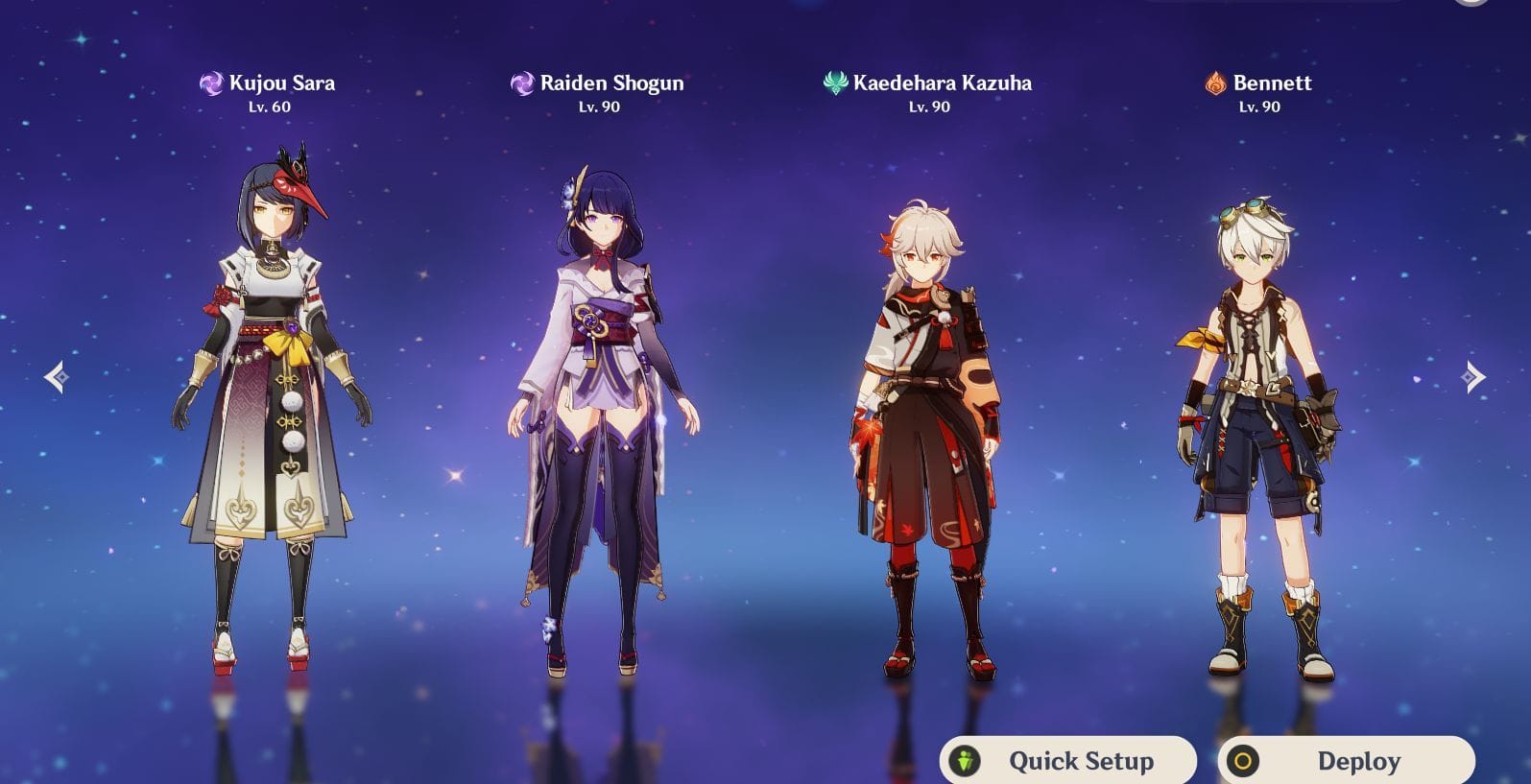Image resolution: width=1531 pixels, height=784 pixels.
Task: Click the Pyro icon next to Bennett
Action: tap(1215, 83)
